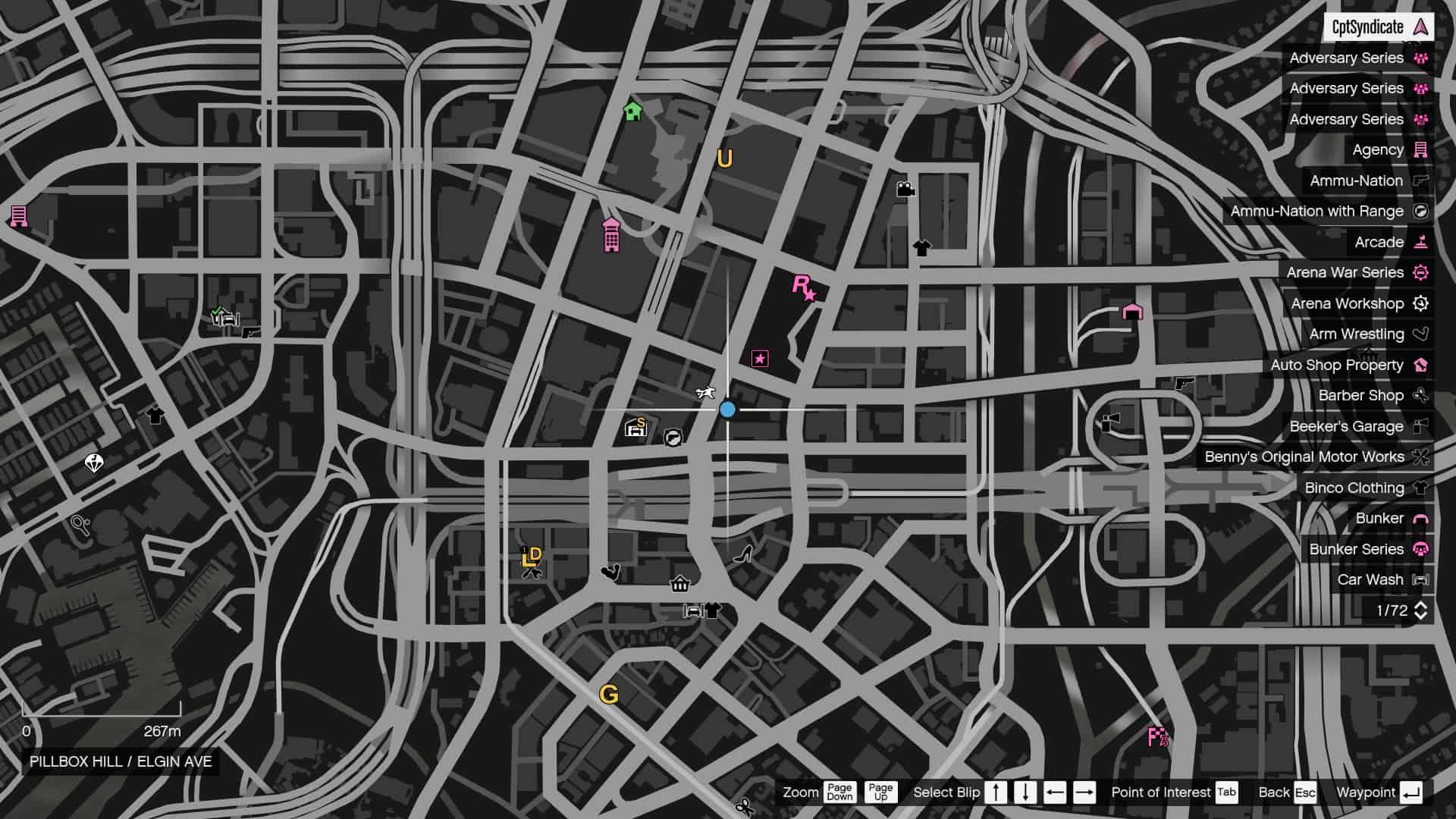
Task: Toggle Car Wash blips in the legend
Action: click(x=1382, y=579)
